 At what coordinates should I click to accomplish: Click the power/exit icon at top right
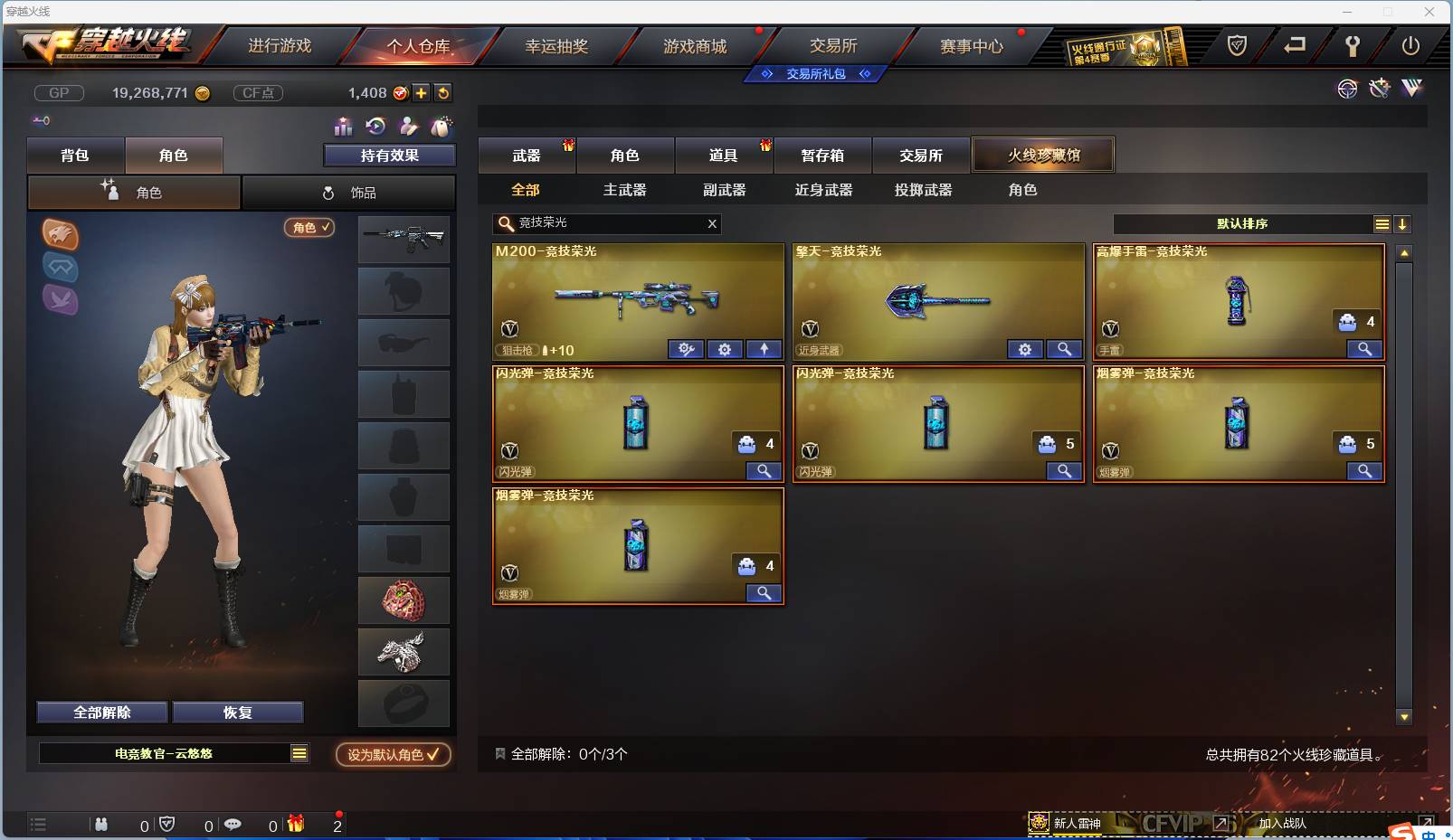pos(1410,45)
